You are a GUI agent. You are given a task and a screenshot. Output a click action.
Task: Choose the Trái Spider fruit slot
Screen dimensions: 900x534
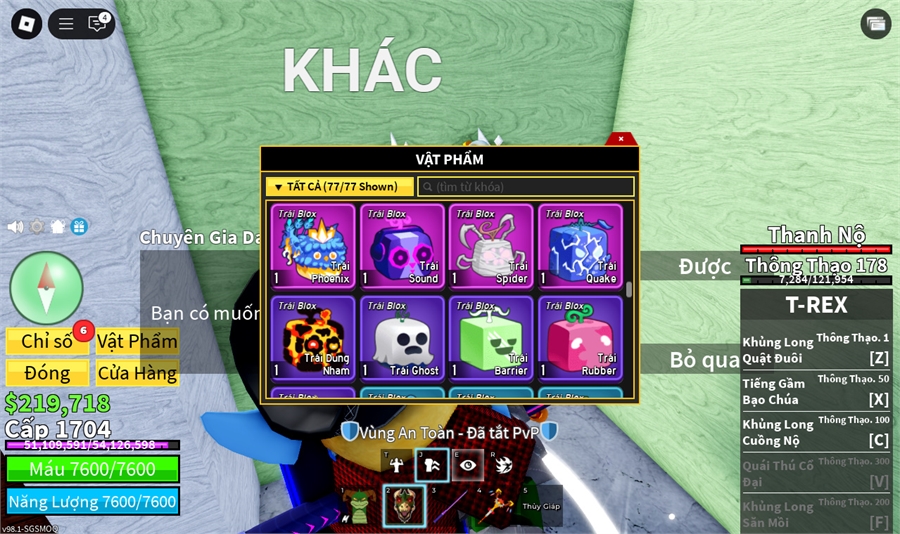click(491, 246)
